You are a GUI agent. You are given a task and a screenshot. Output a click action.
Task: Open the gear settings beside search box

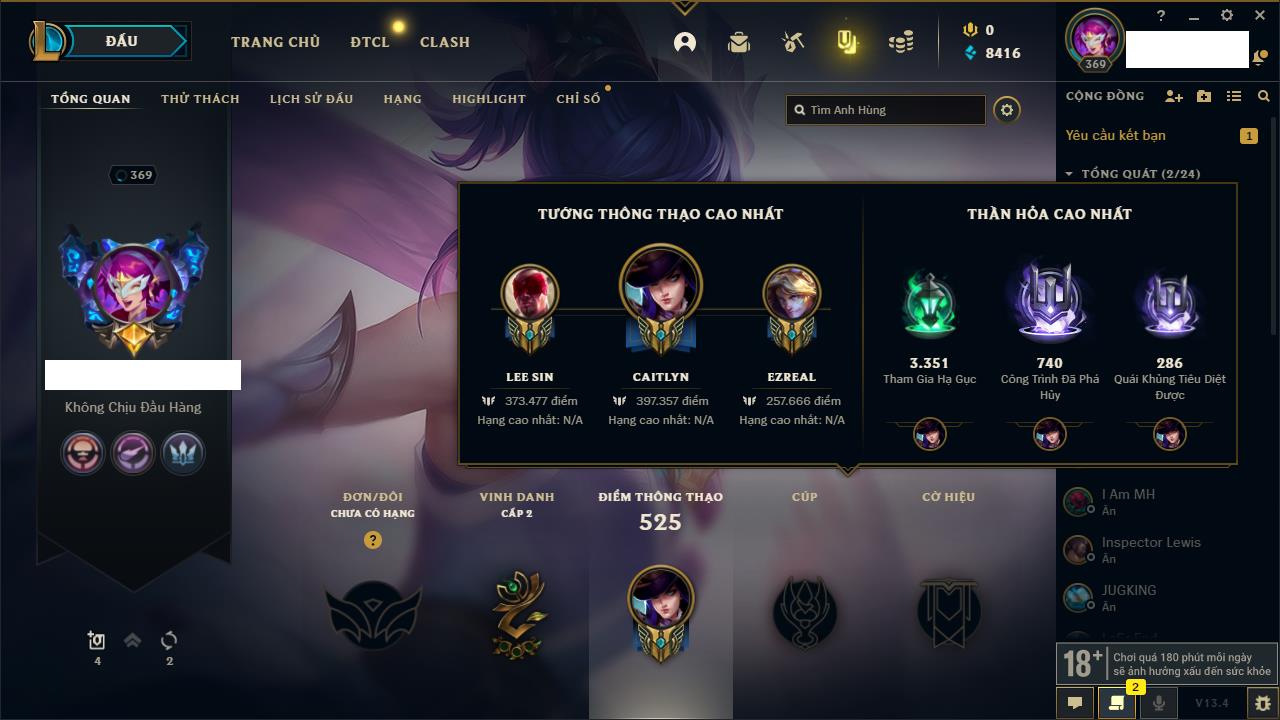tap(1007, 110)
